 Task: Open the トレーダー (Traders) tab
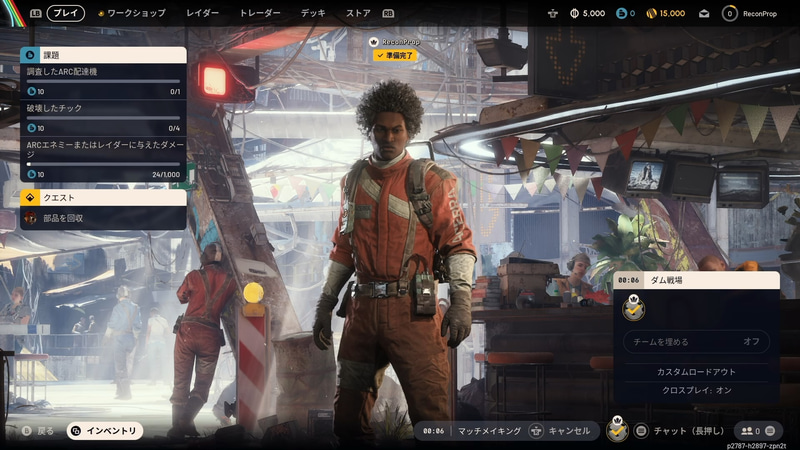tap(260, 14)
